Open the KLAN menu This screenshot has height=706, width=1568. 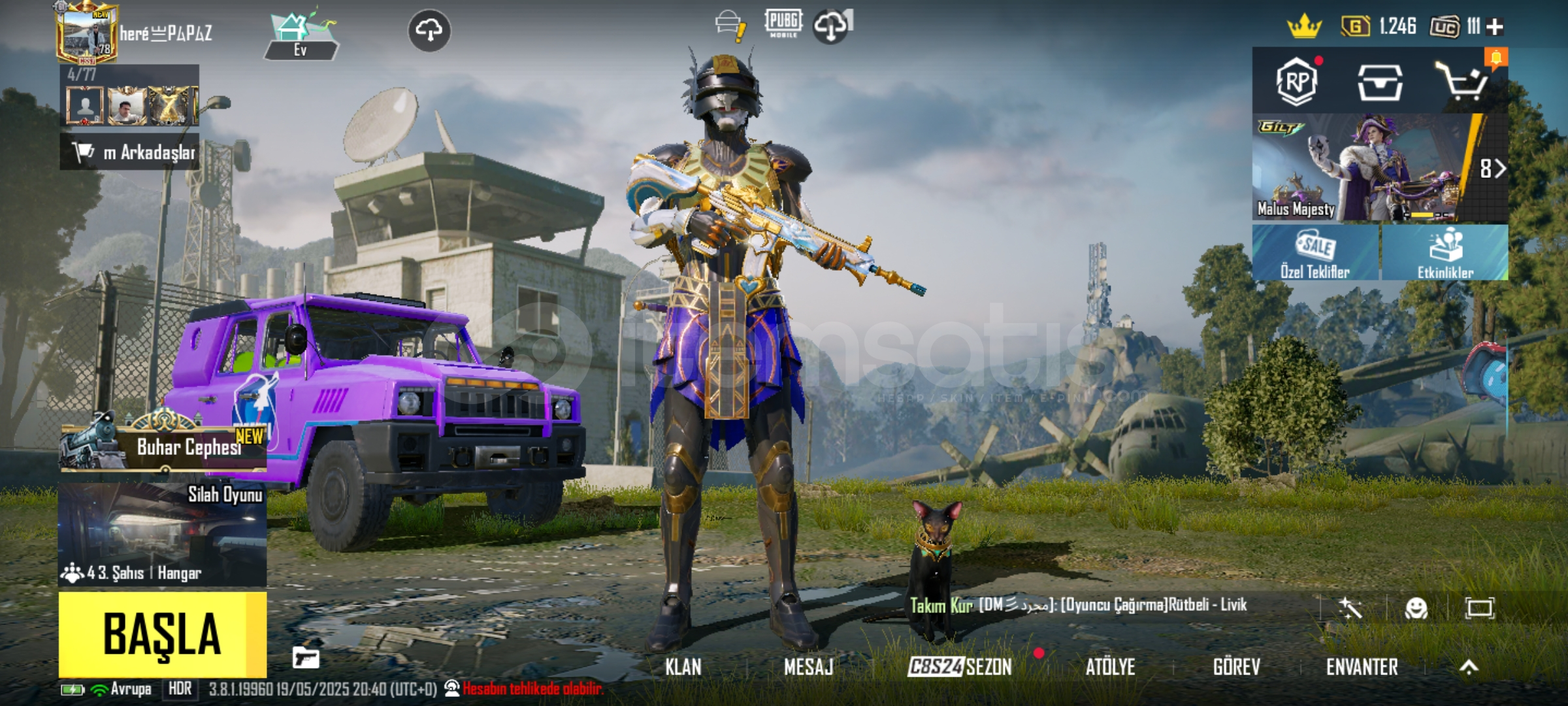[683, 667]
